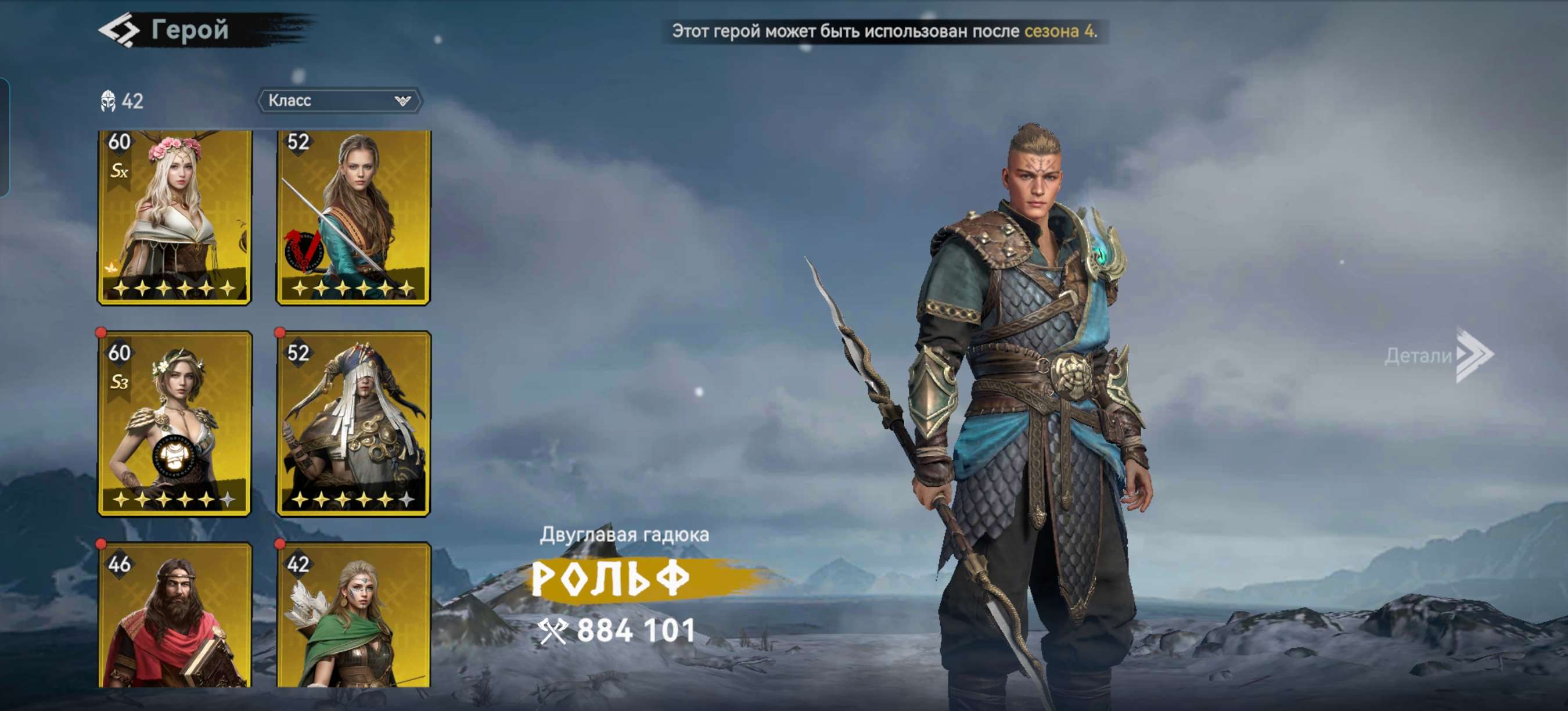Click the back arrow next to Герой title

click(x=119, y=30)
